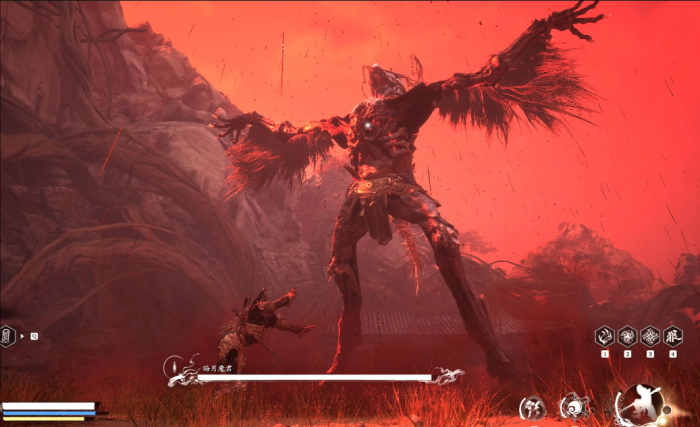Screen dimensions: 700x427
Task: Activate the spiral spirit skill icon
Action: tap(574, 405)
